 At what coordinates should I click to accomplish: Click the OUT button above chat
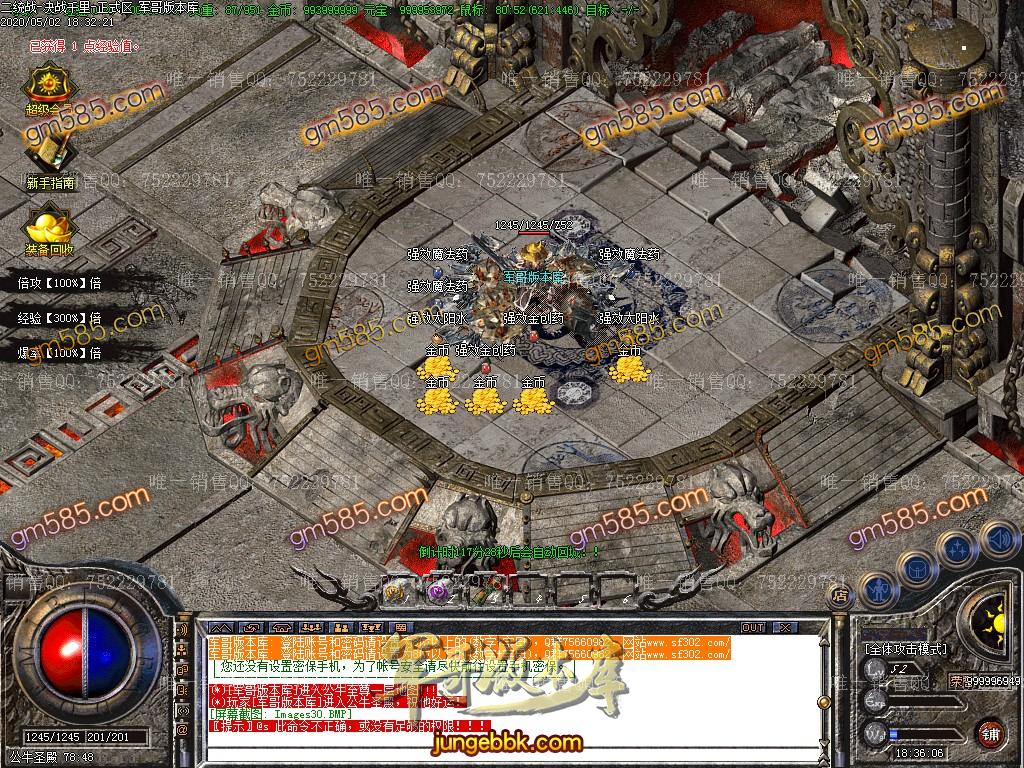pos(752,627)
